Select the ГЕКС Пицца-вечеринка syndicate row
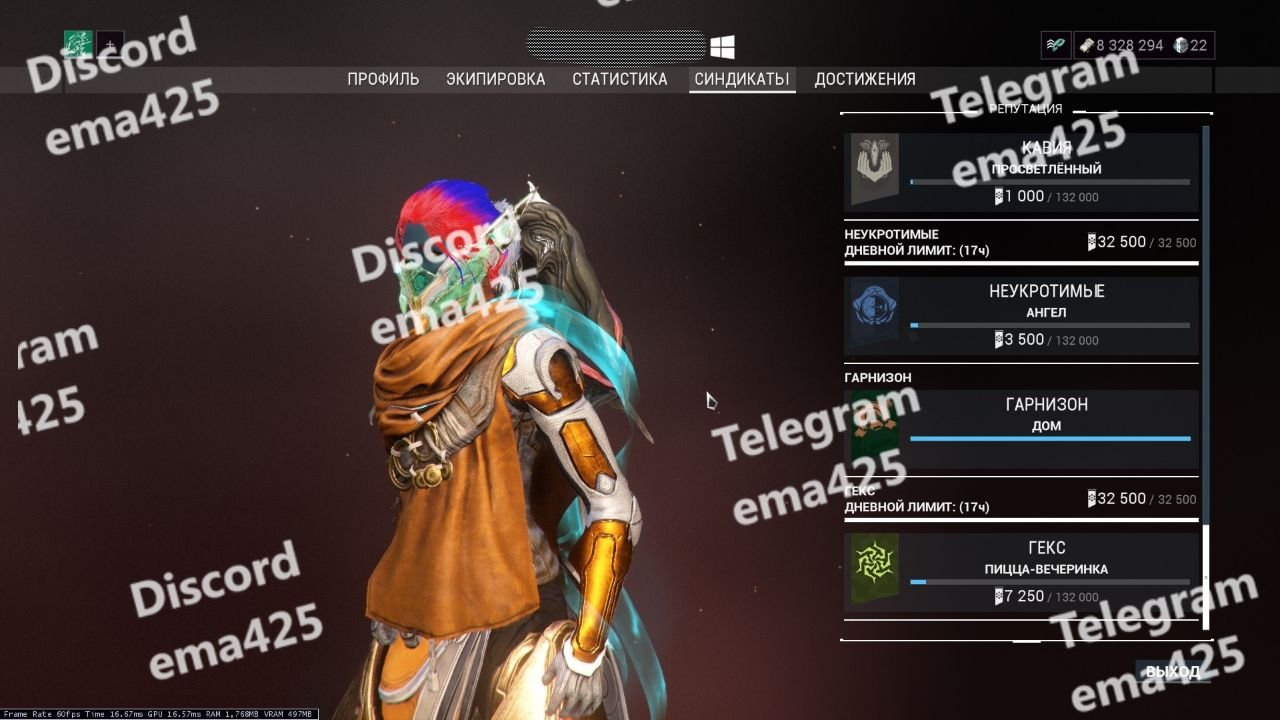The height and width of the screenshot is (720, 1280). (x=1021, y=573)
